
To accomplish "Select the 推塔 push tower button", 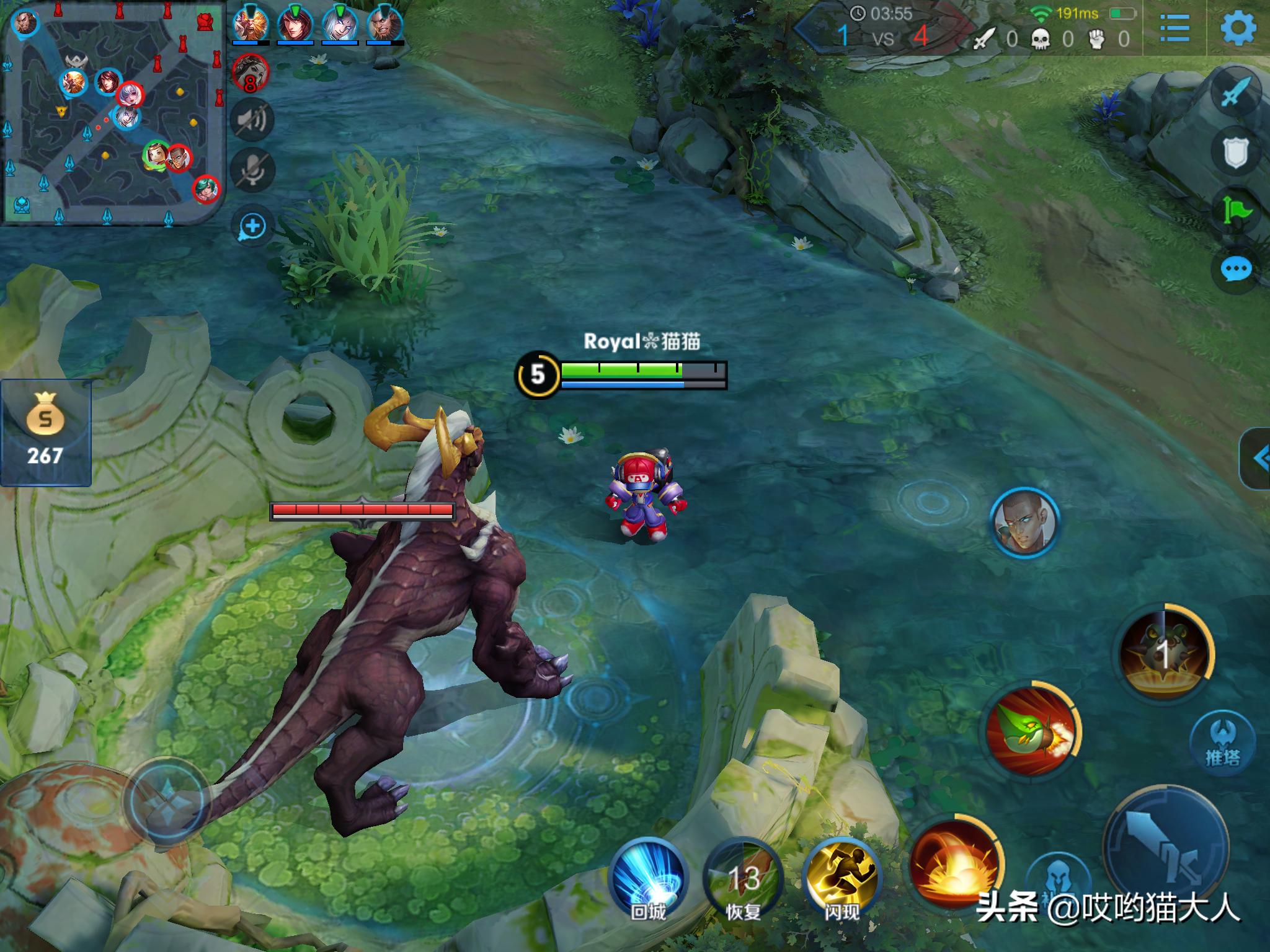I will (x=1223, y=742).
